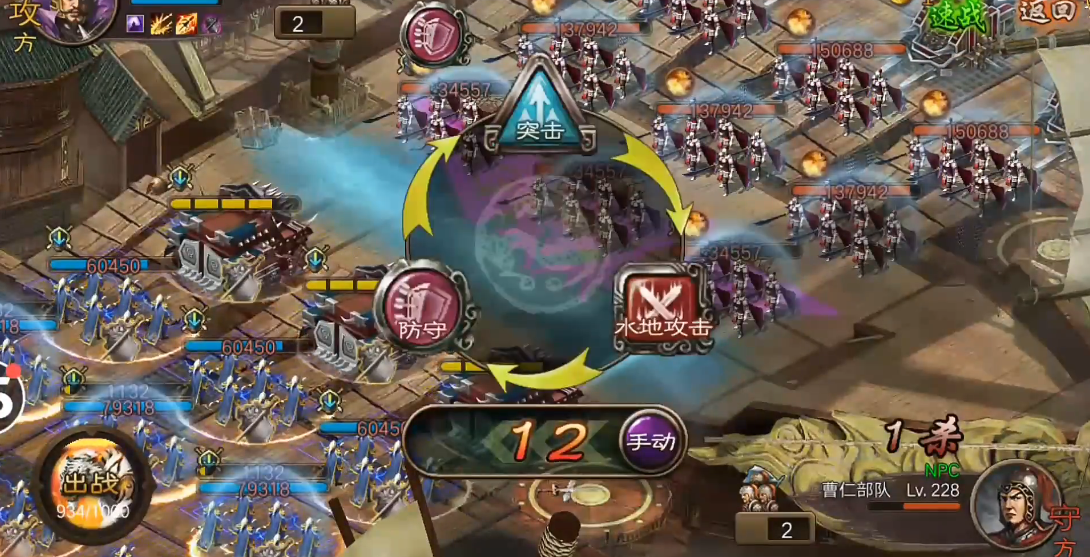Screen dimensions: 1090x557
Task: Toggle the purple 手动 manual button
Action: [651, 440]
